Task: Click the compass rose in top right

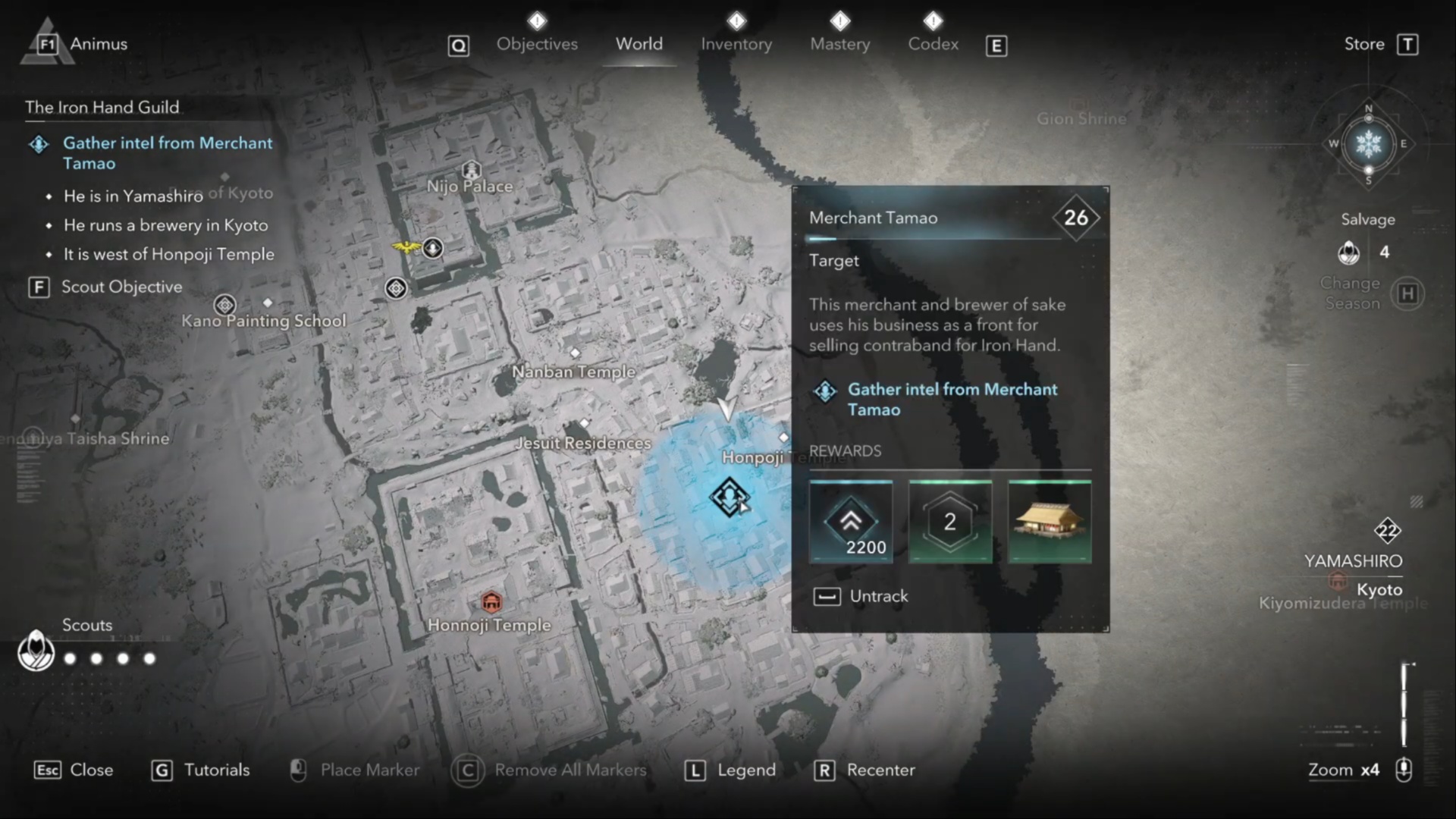Action: pos(1369,144)
